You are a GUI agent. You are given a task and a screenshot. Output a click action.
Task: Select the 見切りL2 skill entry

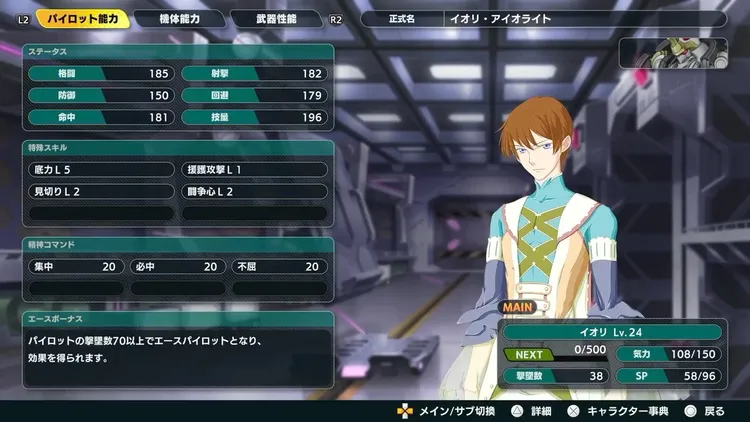[102, 191]
